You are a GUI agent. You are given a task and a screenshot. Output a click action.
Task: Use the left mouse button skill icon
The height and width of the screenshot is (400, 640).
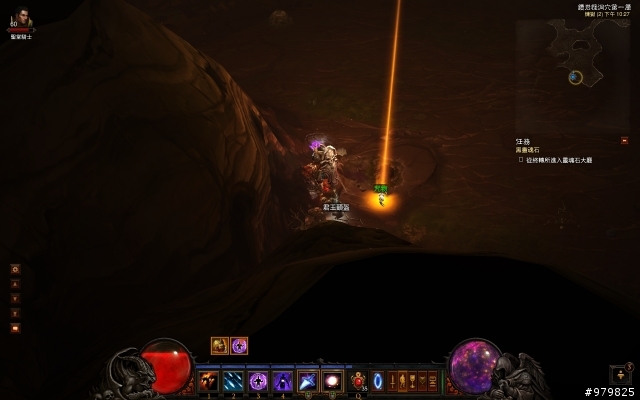[308, 380]
